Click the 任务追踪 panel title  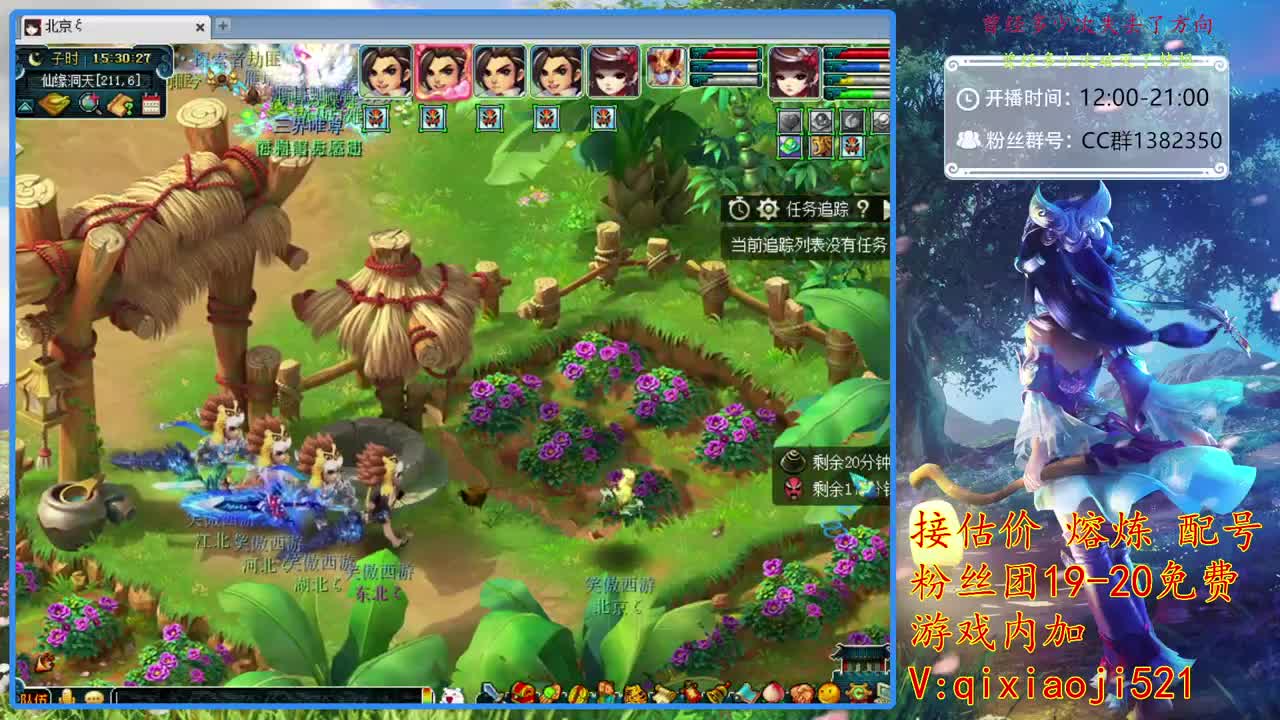click(818, 208)
